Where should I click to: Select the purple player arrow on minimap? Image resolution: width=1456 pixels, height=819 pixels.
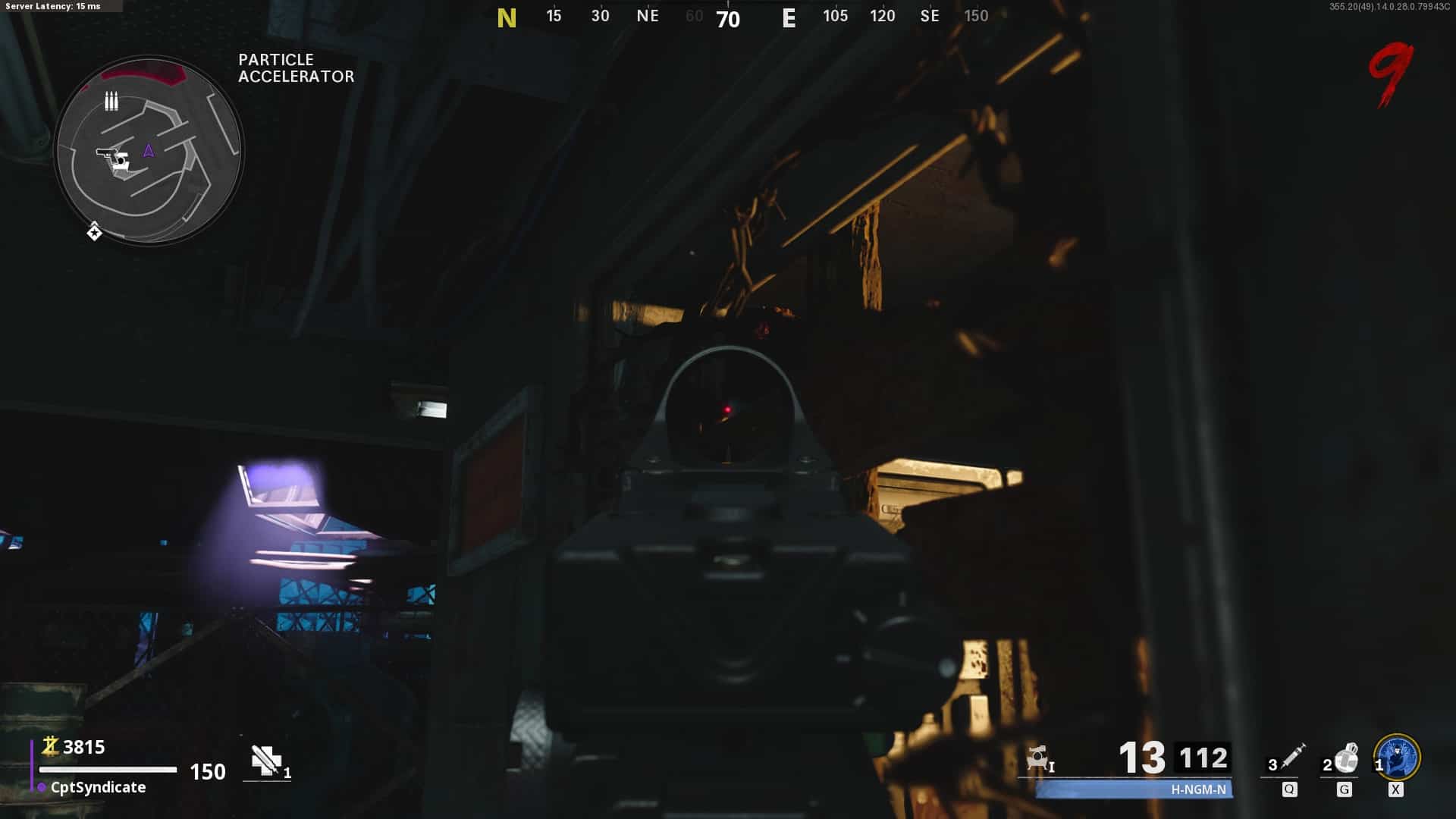[149, 151]
